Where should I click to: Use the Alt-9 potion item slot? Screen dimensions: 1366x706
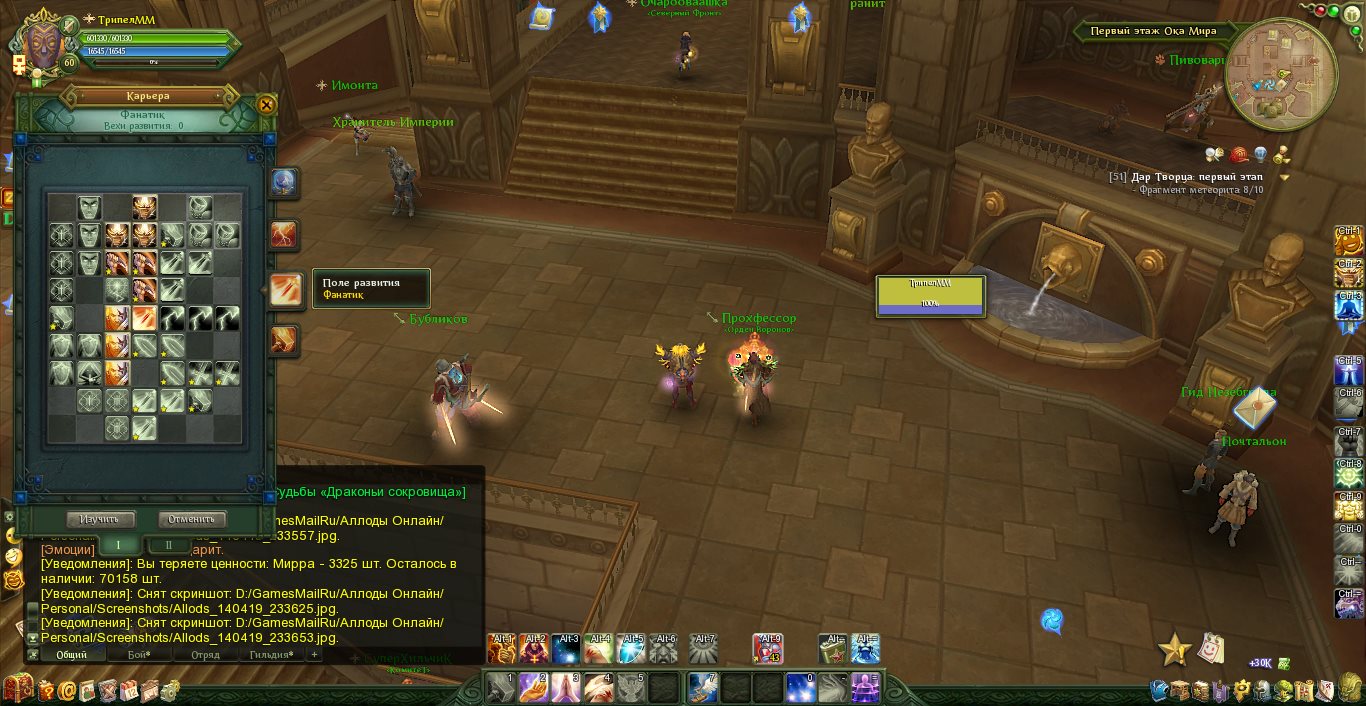click(768, 649)
